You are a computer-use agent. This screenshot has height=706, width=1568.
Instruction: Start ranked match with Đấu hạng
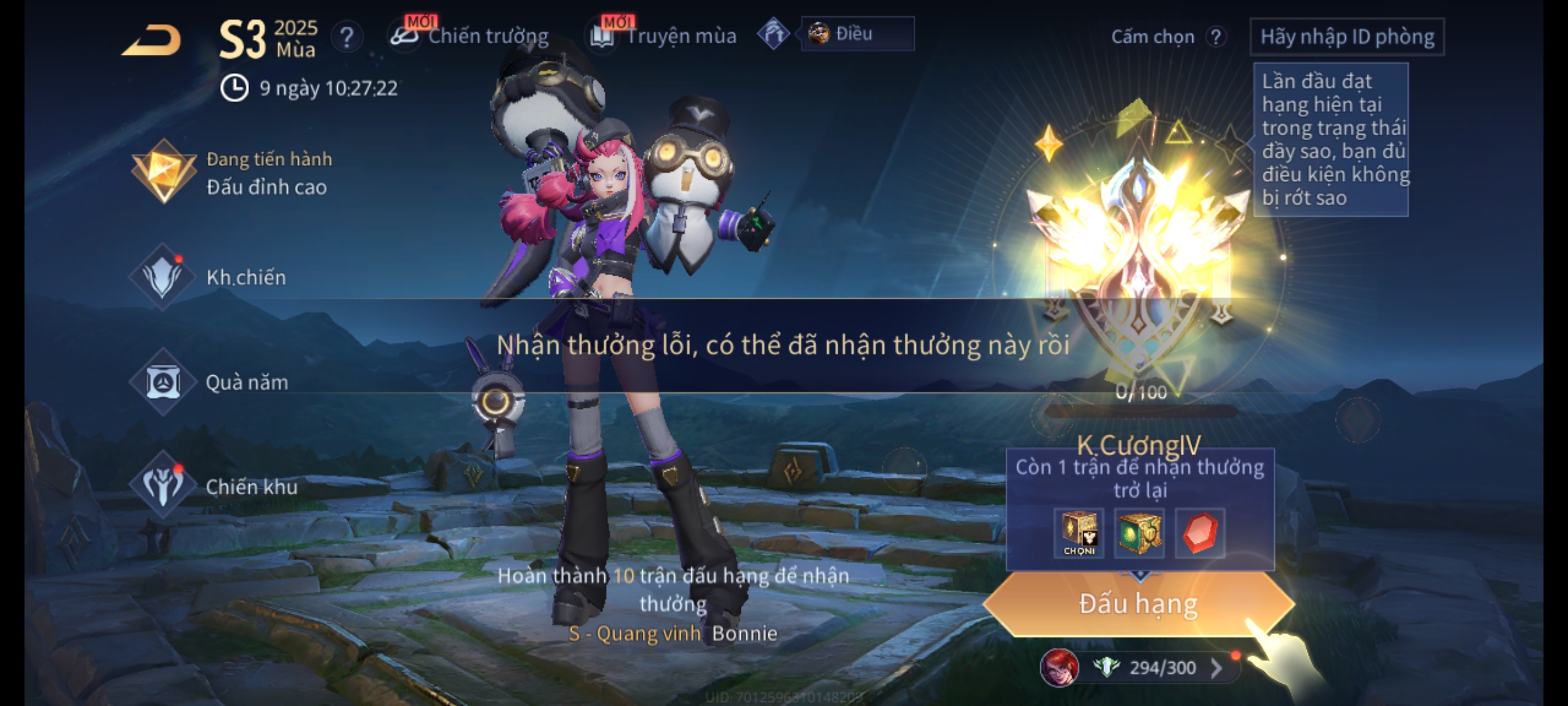[1138, 604]
